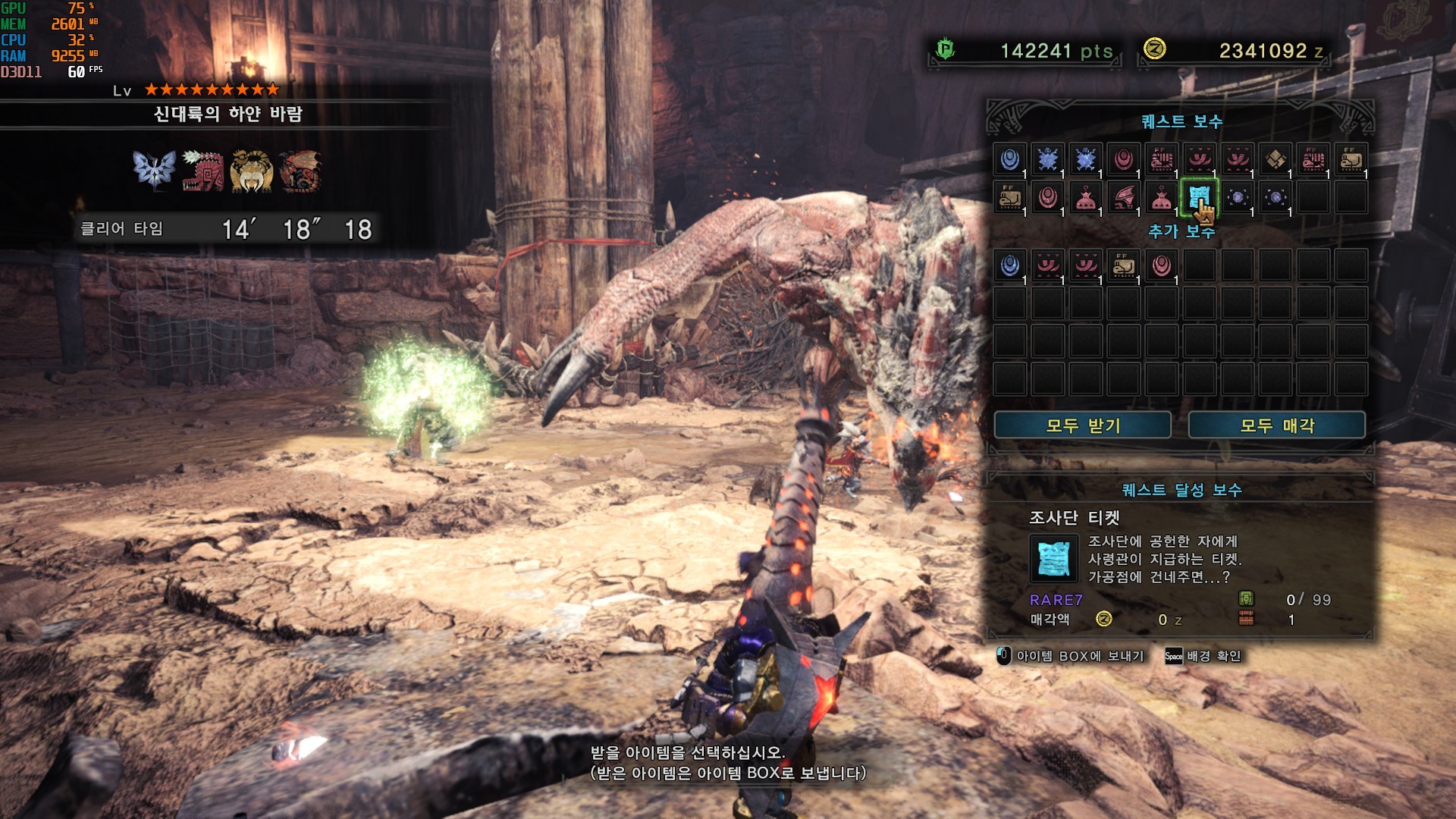This screenshot has height=819, width=1456.
Task: Choose the 모두 받기 receive-all button
Action: (1082, 425)
